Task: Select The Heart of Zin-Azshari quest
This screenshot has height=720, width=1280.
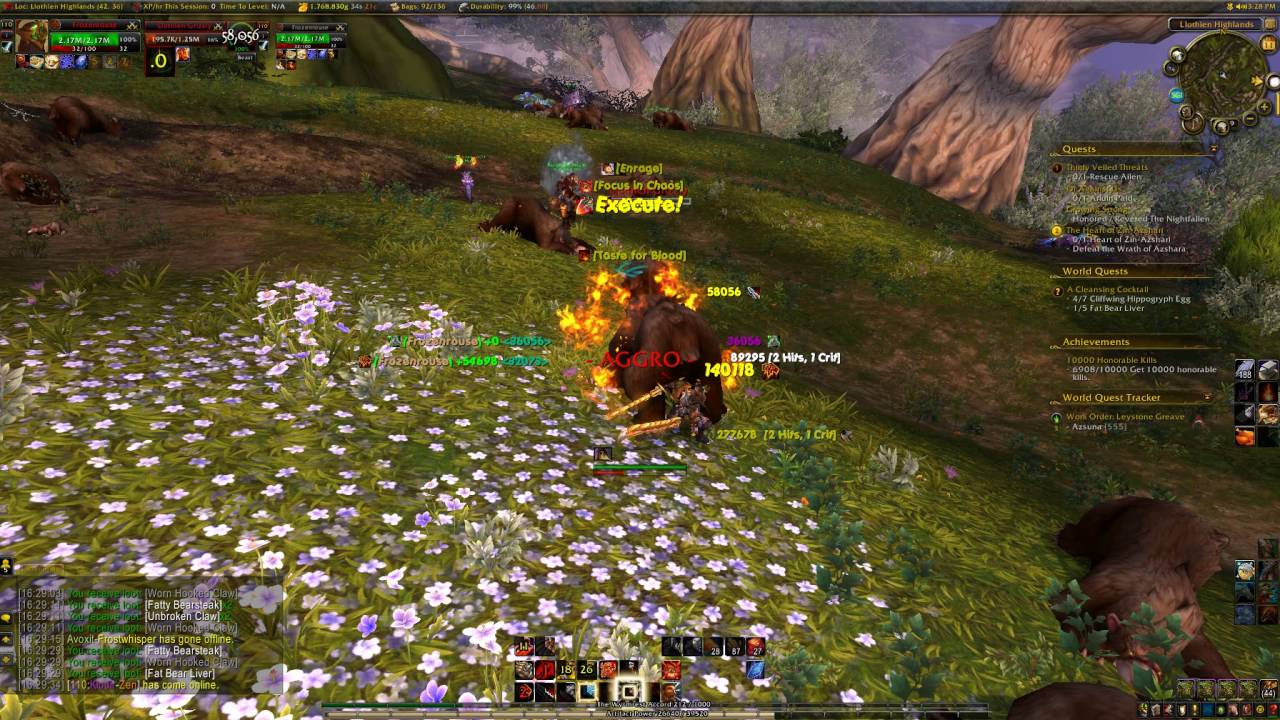Action: (1111, 230)
